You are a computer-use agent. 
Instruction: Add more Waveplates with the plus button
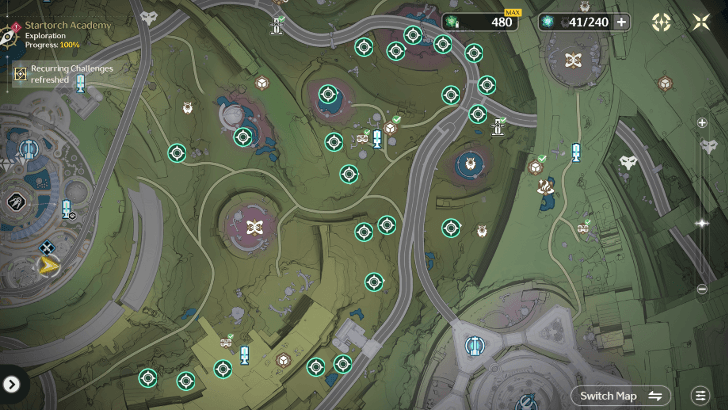622,22
